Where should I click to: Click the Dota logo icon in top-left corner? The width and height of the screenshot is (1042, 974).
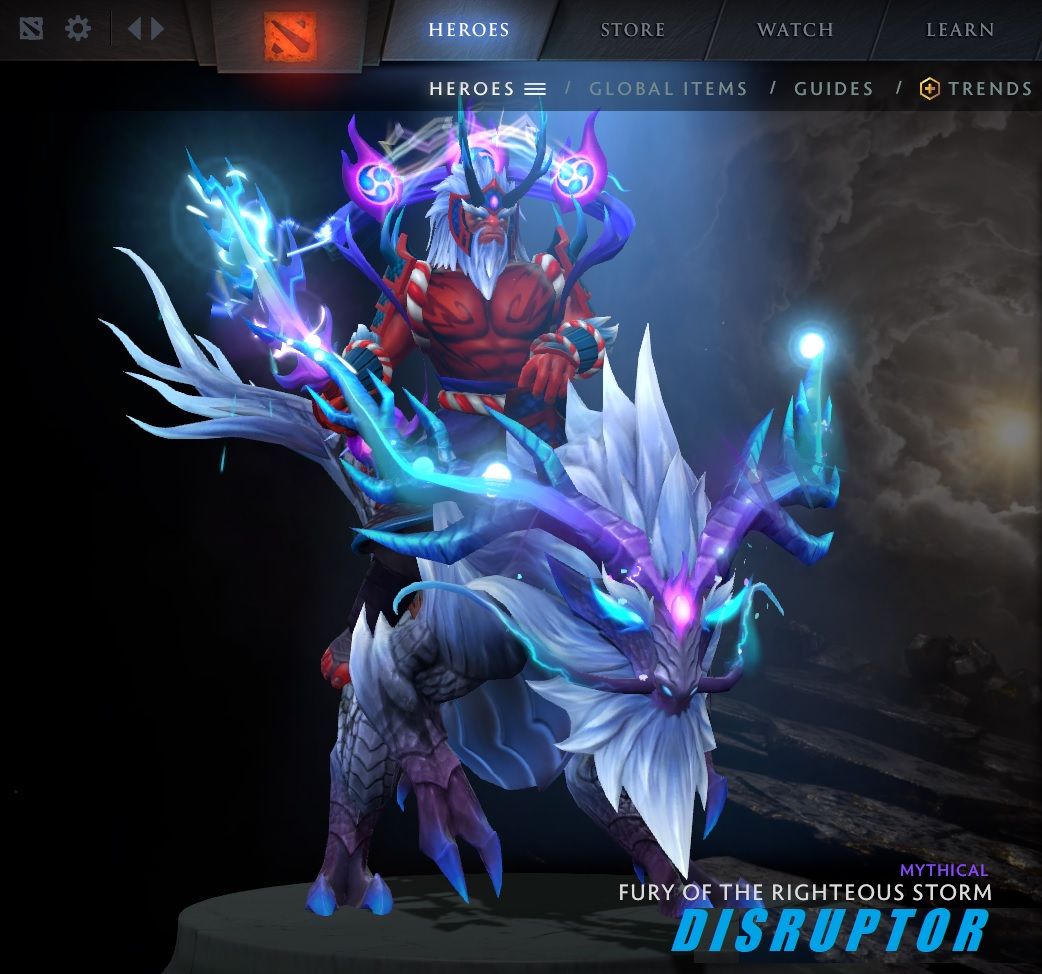[x=32, y=28]
